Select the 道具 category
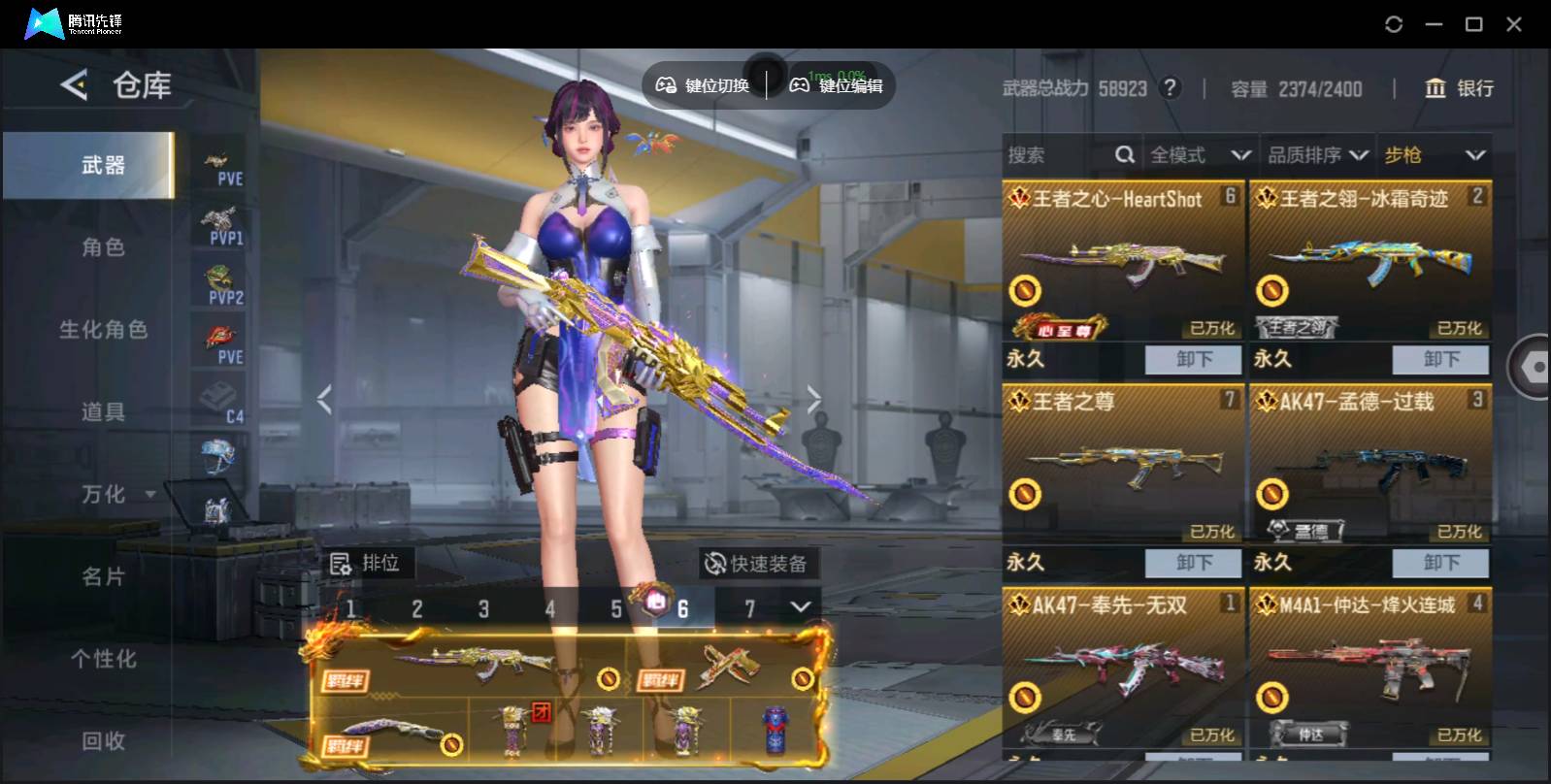Screen dimensions: 1551x784 pyautogui.click(x=103, y=412)
